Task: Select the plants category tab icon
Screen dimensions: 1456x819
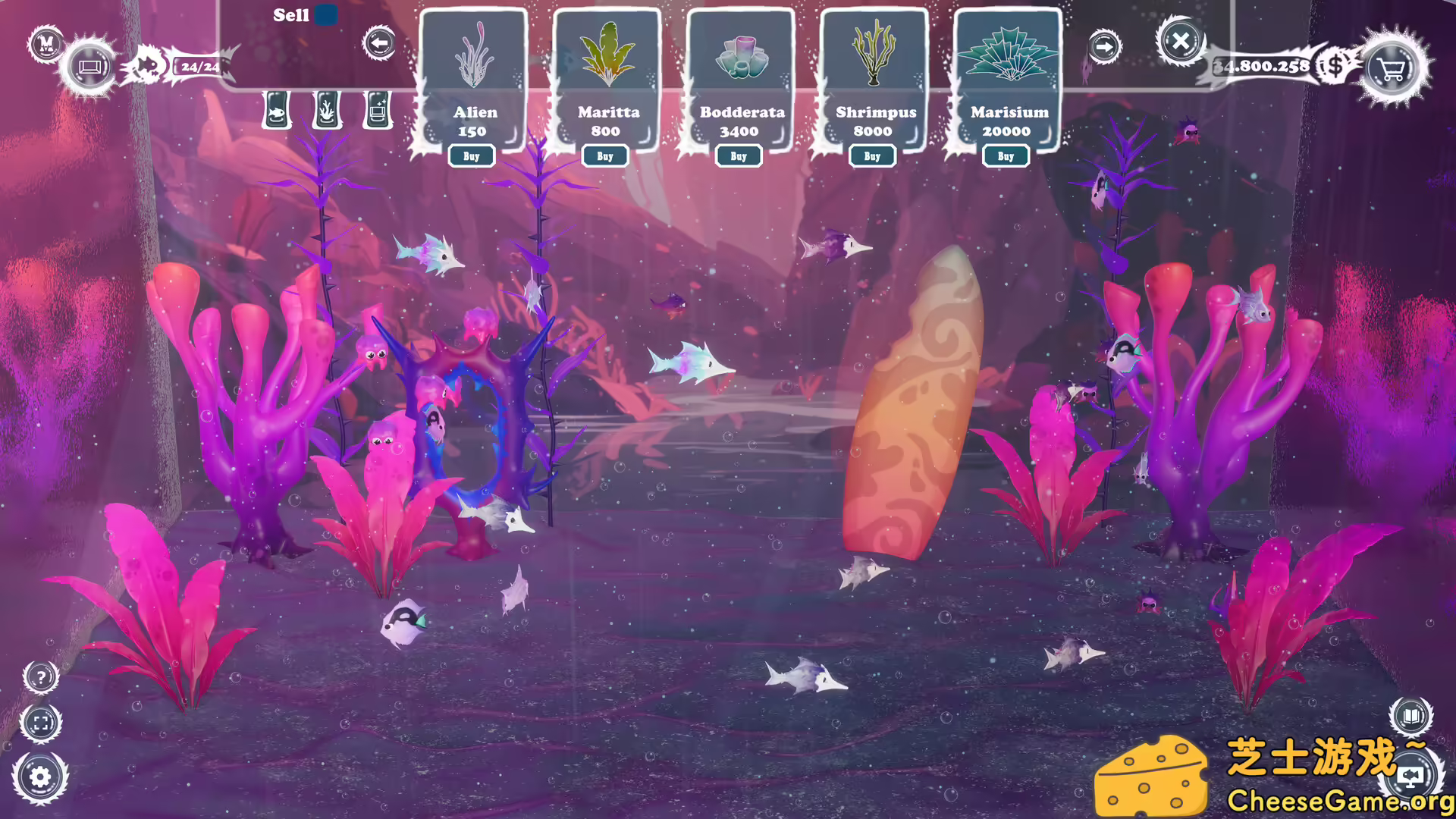Action: (326, 109)
